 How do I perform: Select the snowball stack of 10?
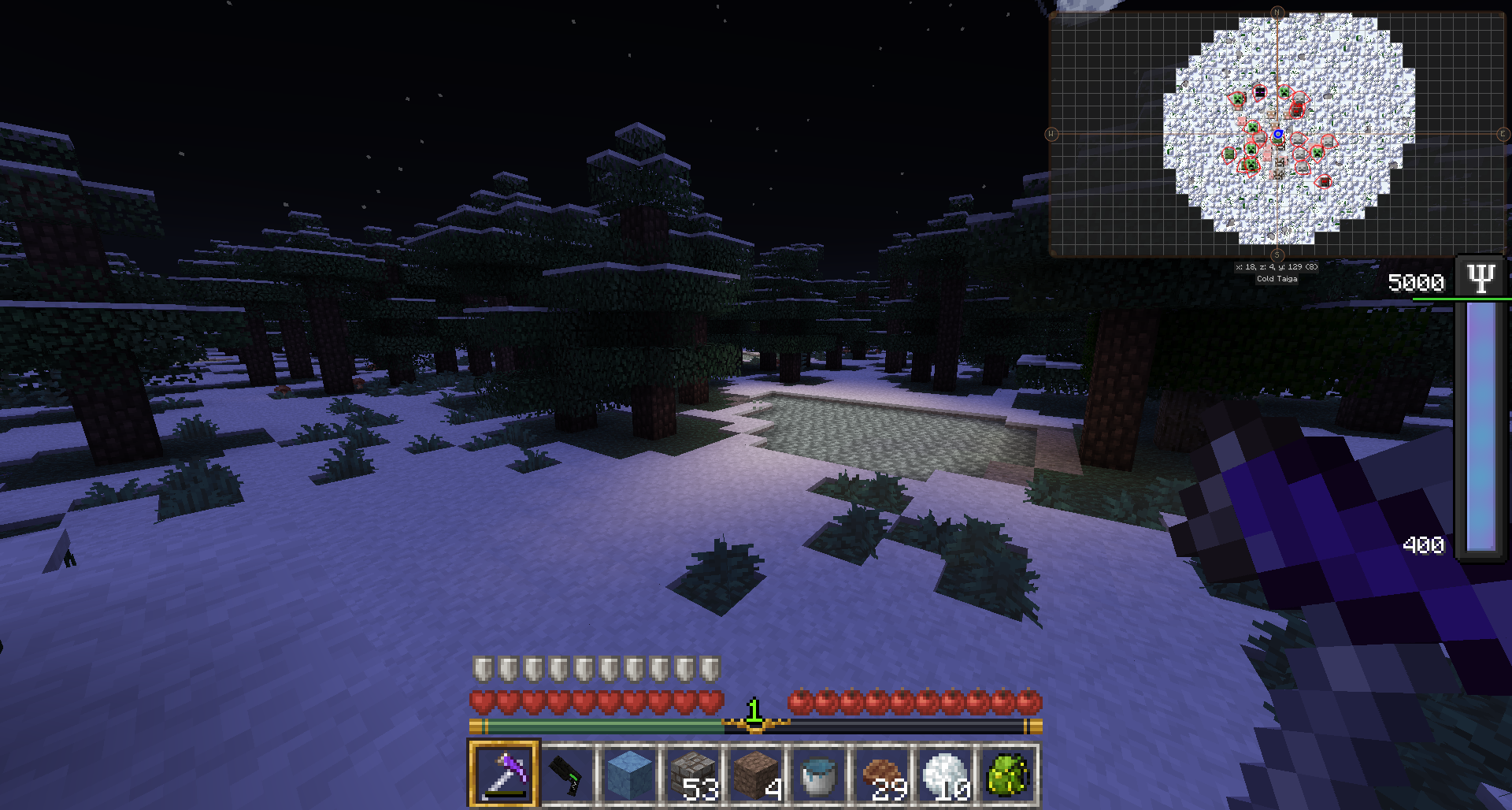pos(945,774)
